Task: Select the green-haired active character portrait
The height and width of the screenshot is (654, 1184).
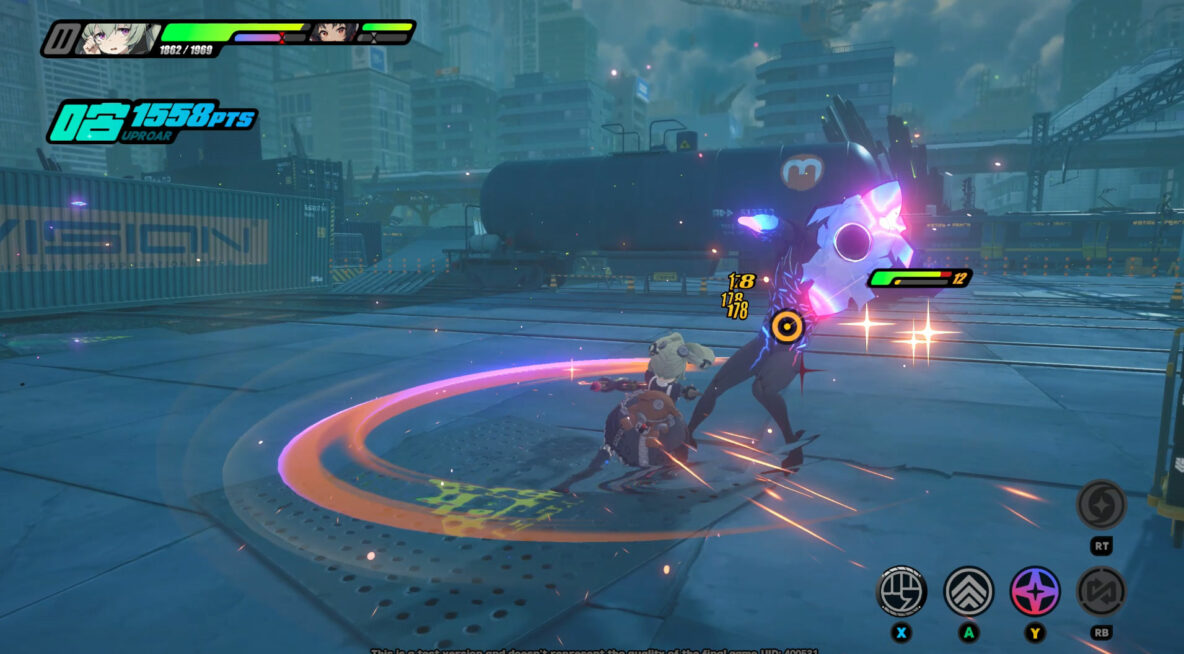Action: click(118, 38)
